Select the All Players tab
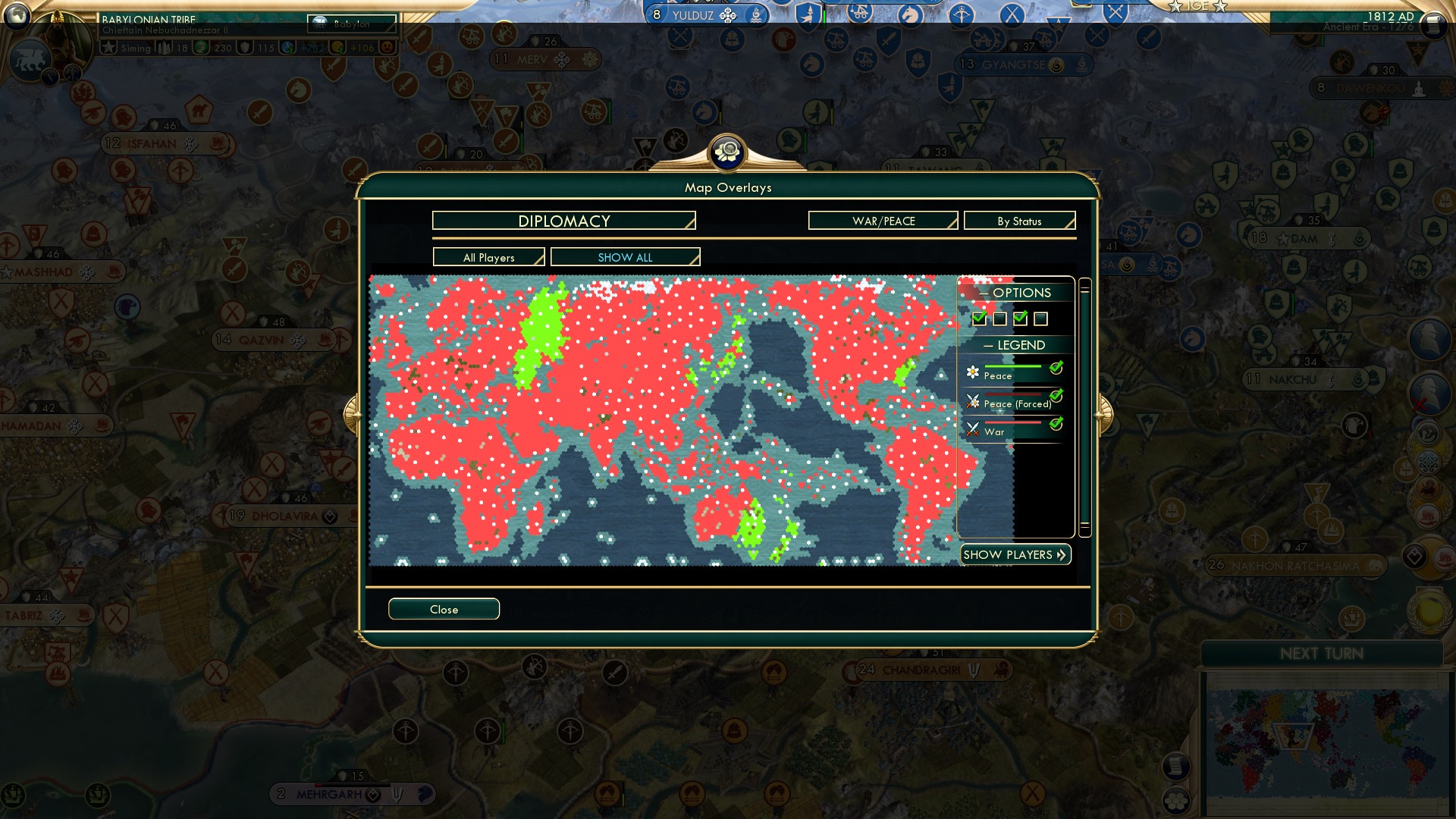This screenshot has height=819, width=1456. click(488, 257)
